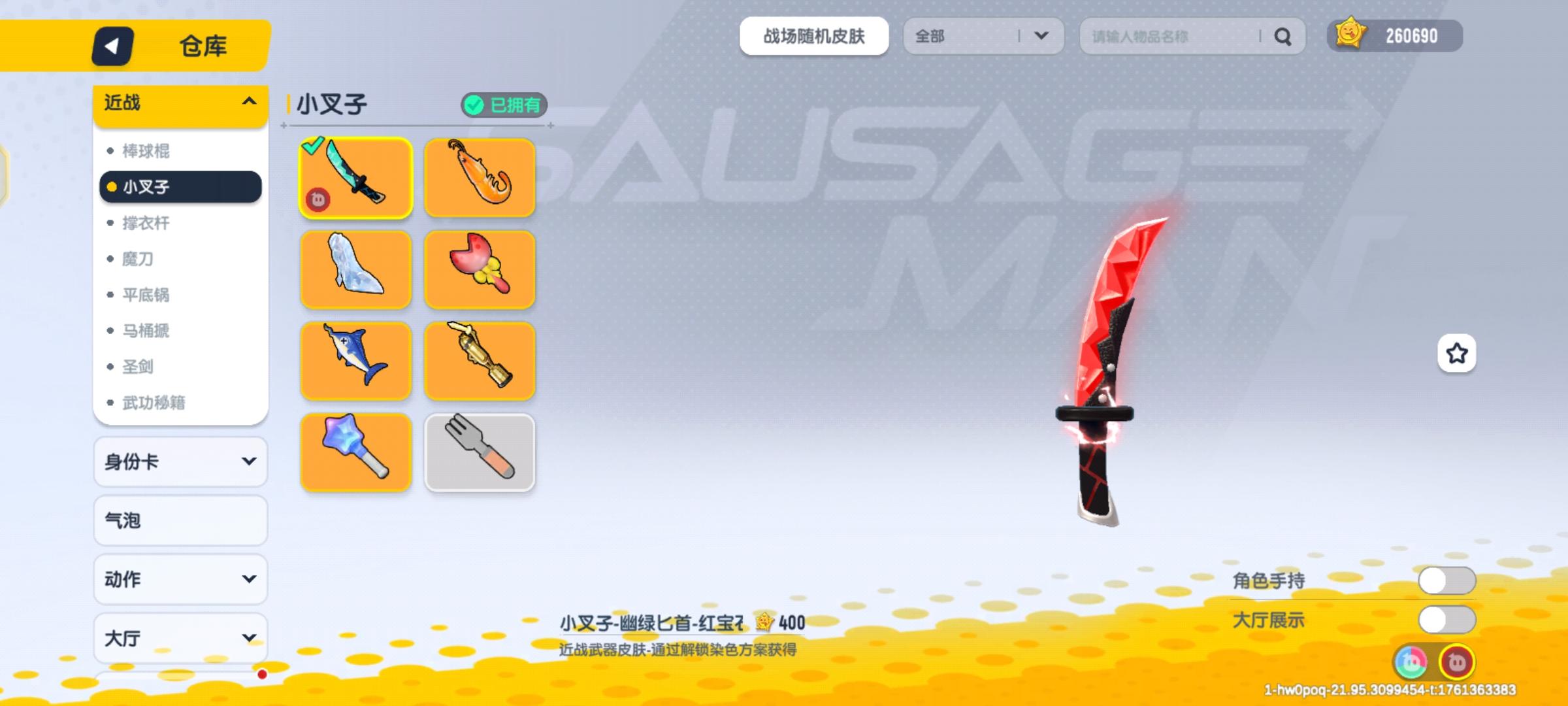Select the crystal slipper skin
Viewport: 1568px width, 706px height.
point(355,269)
